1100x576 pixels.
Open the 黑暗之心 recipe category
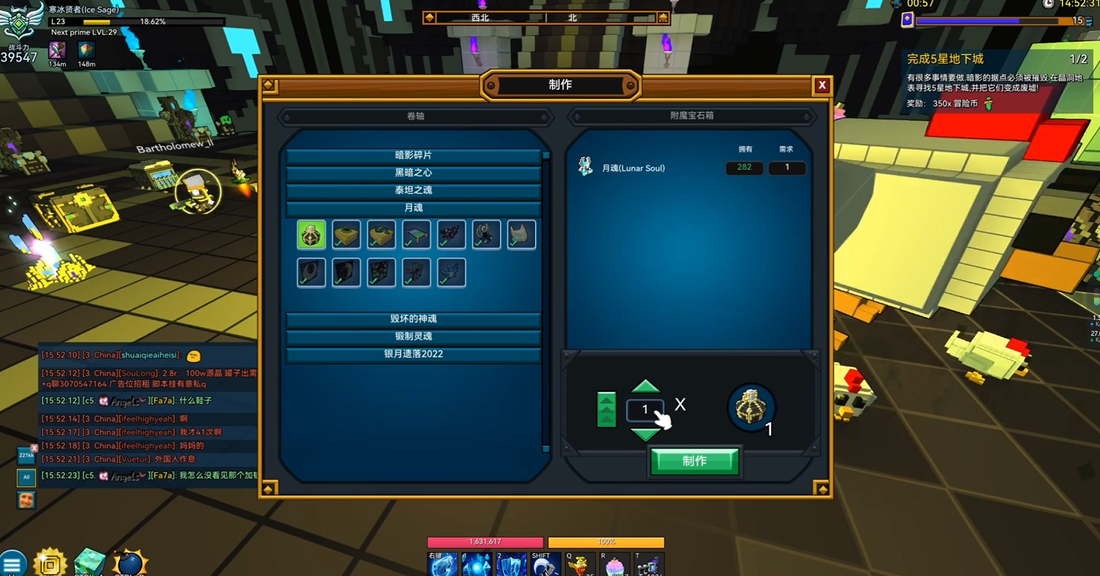click(413, 173)
